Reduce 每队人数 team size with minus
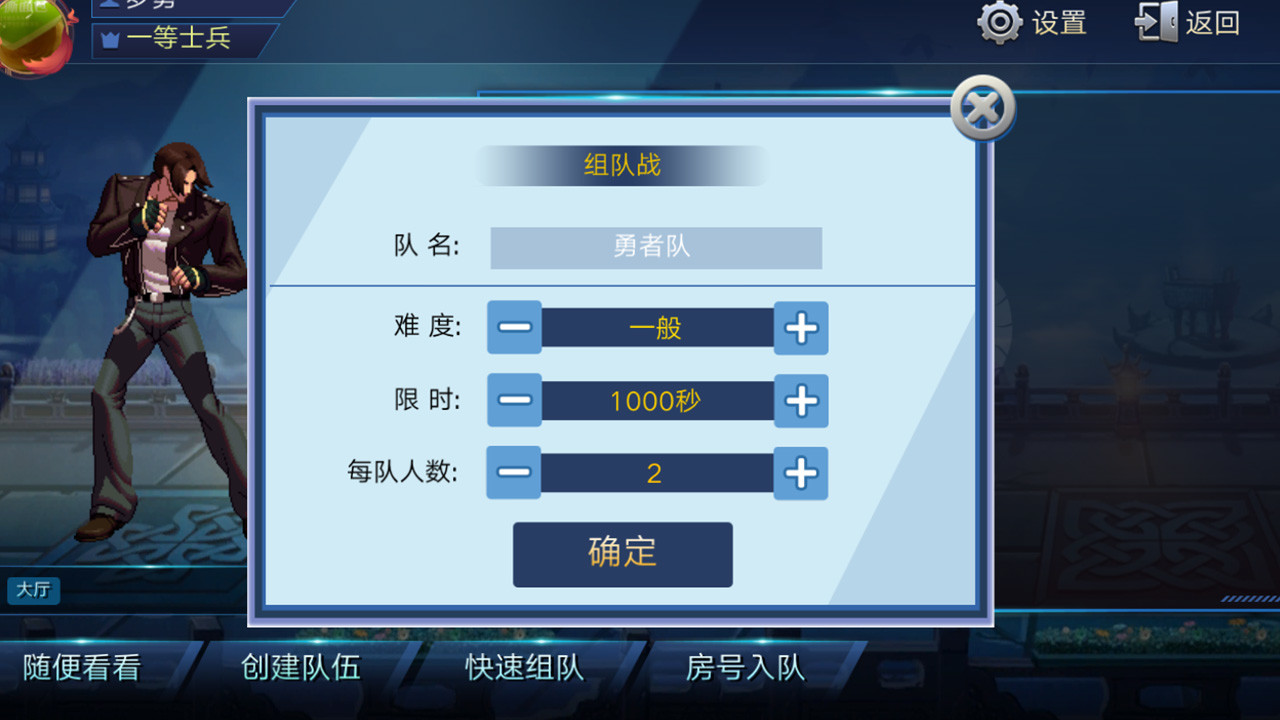 513,473
